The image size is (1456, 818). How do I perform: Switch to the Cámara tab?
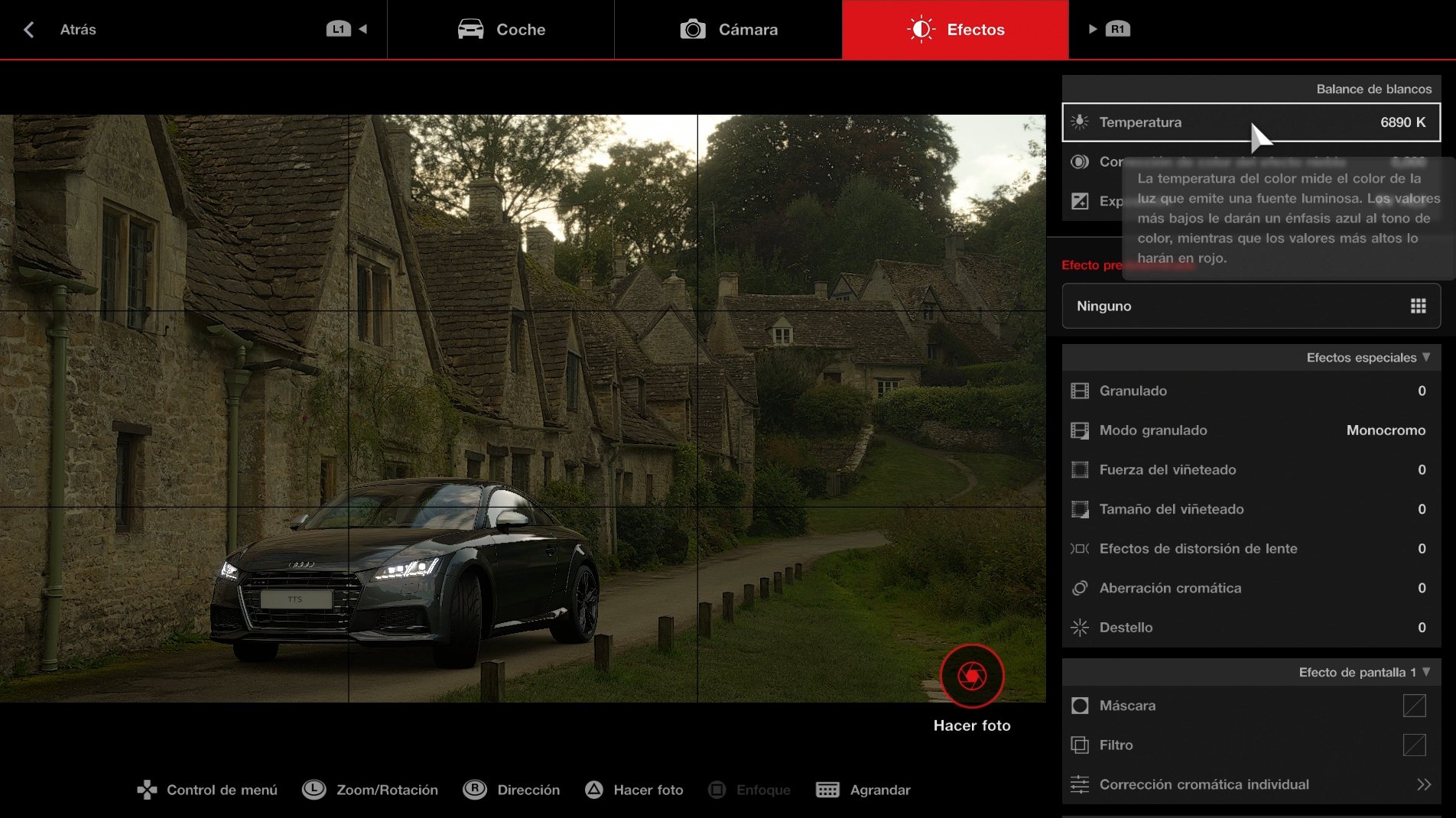[727, 29]
